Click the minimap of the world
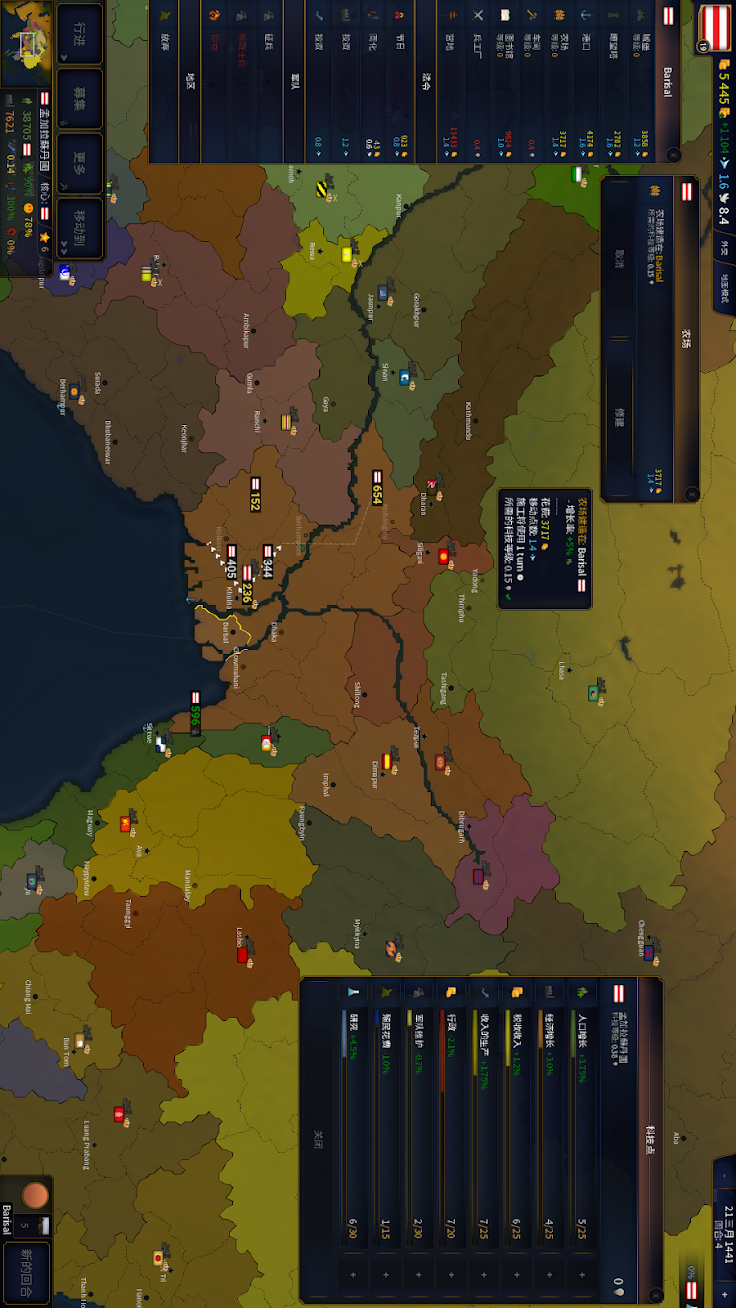Viewport: 736px width, 1308px height. click(x=27, y=42)
